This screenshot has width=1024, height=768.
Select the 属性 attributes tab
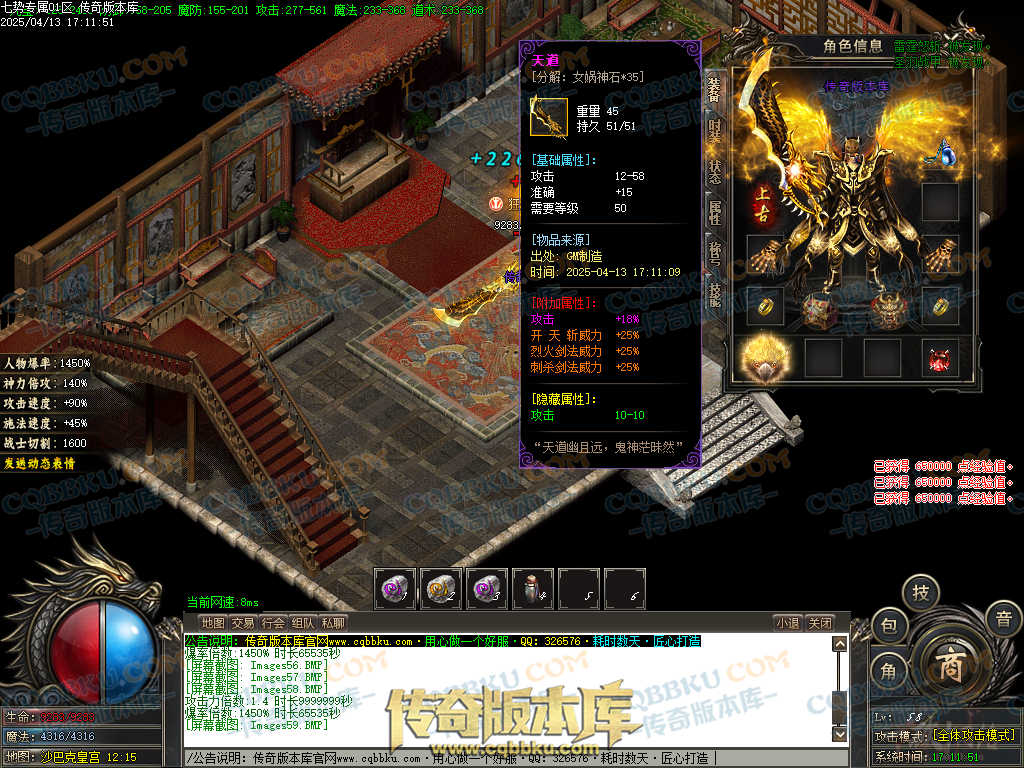click(x=714, y=212)
